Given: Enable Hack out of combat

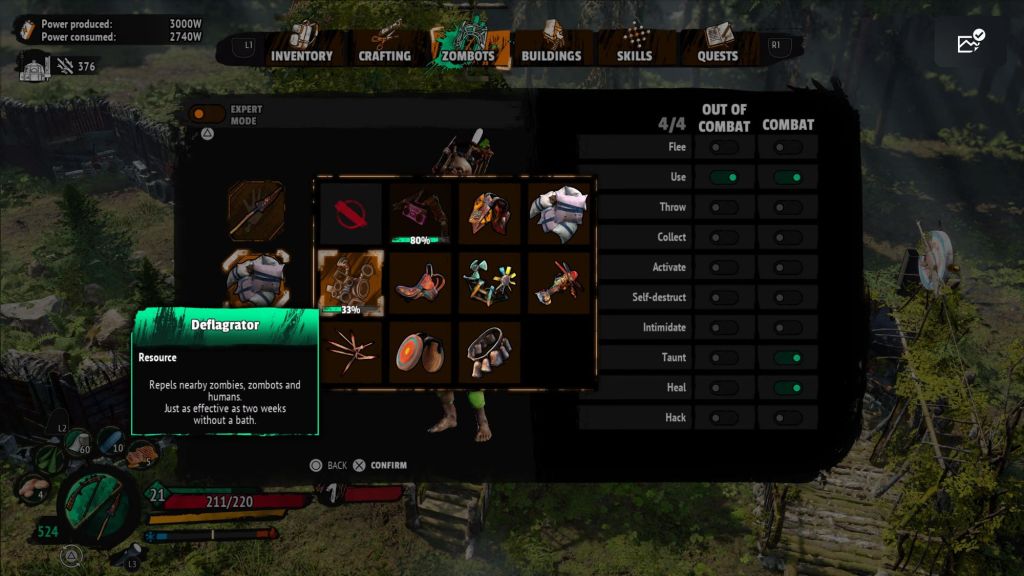Looking at the screenshot, I should [x=724, y=417].
